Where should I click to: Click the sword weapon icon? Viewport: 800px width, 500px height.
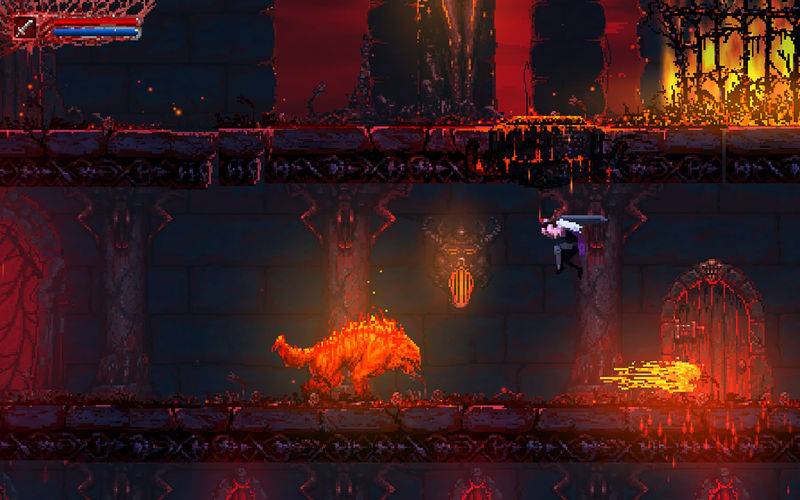click(26, 27)
